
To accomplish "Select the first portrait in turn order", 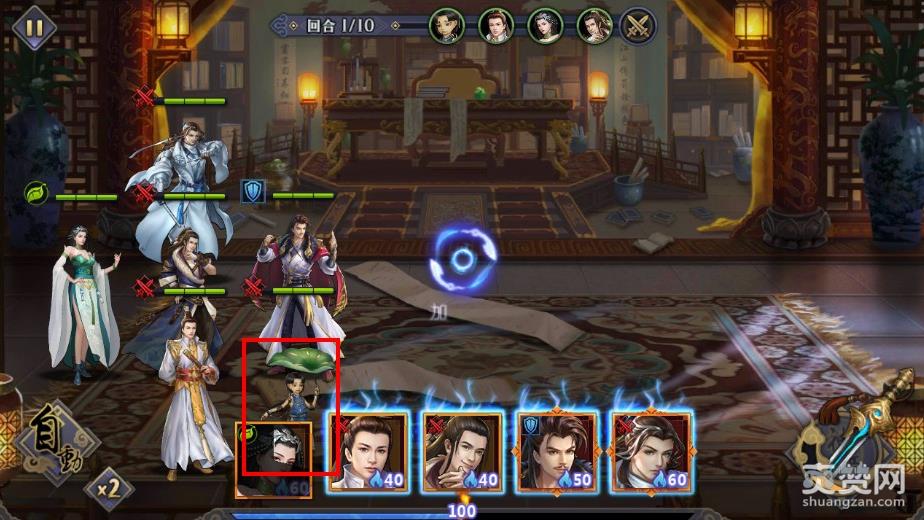I will (x=447, y=25).
